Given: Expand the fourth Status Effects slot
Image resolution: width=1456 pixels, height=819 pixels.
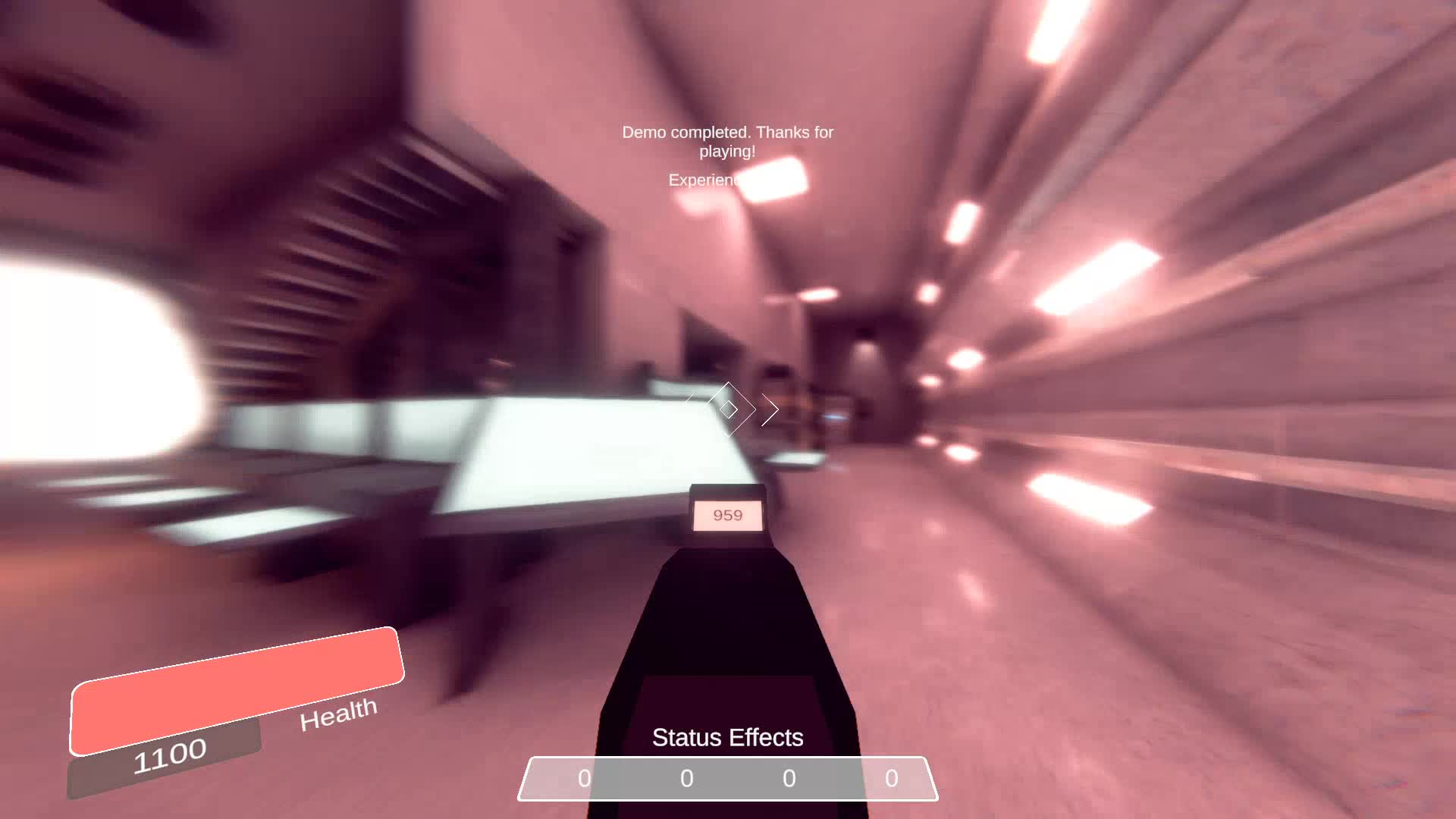Looking at the screenshot, I should point(891,778).
